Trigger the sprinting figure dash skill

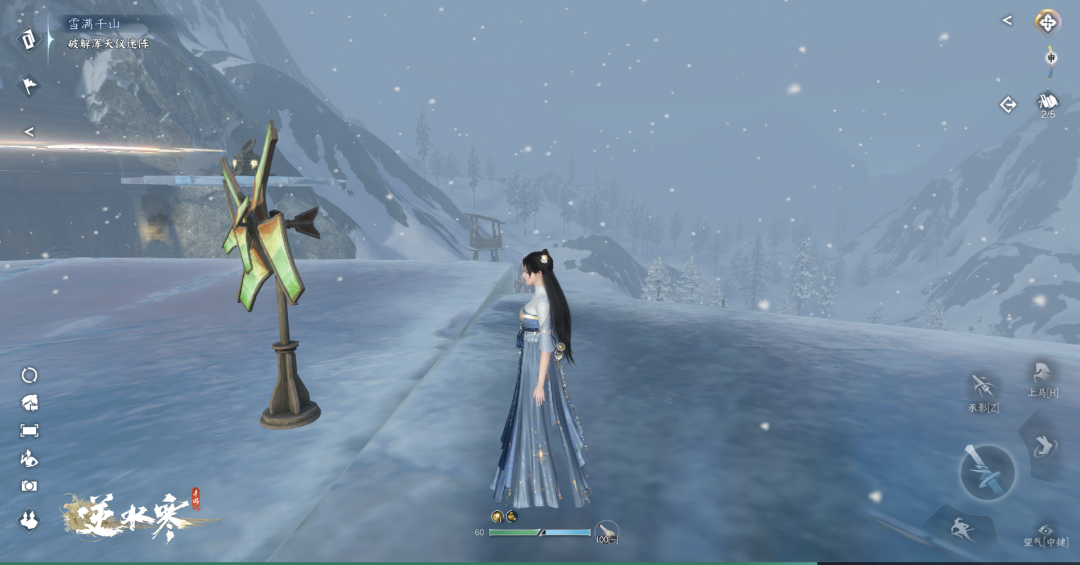[x=960, y=529]
